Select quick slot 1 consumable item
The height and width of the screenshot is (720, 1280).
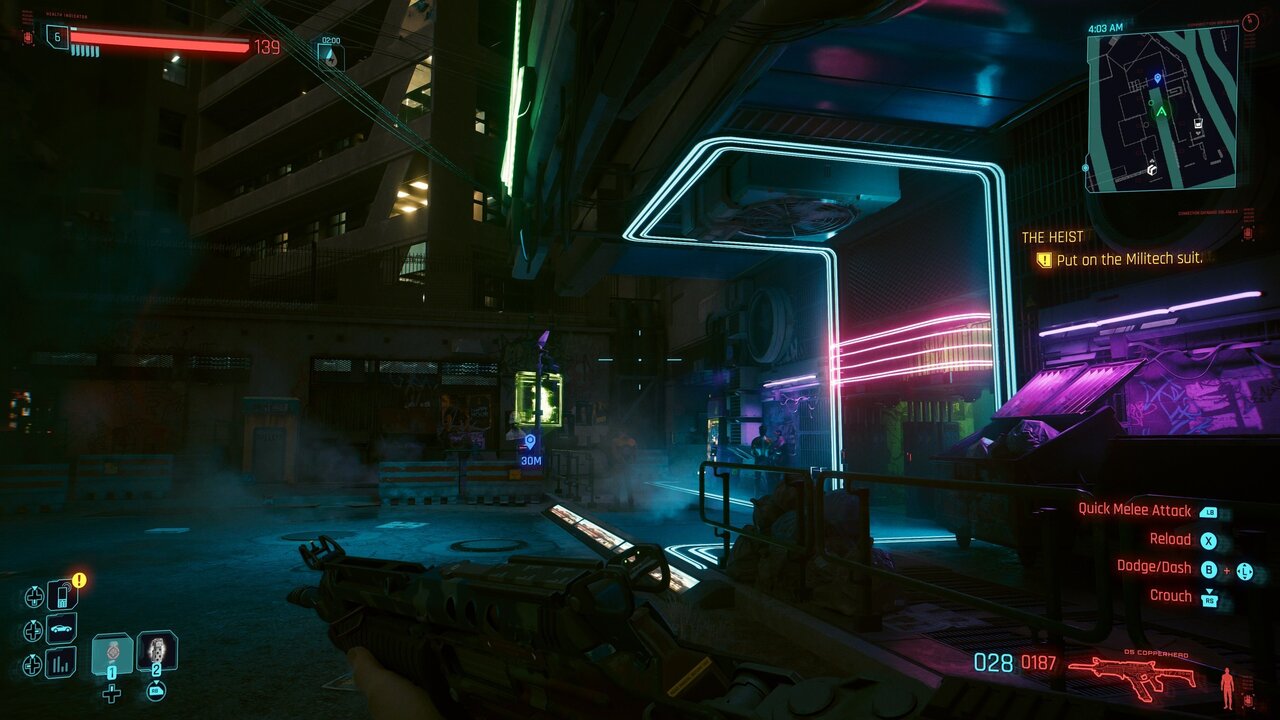(112, 653)
